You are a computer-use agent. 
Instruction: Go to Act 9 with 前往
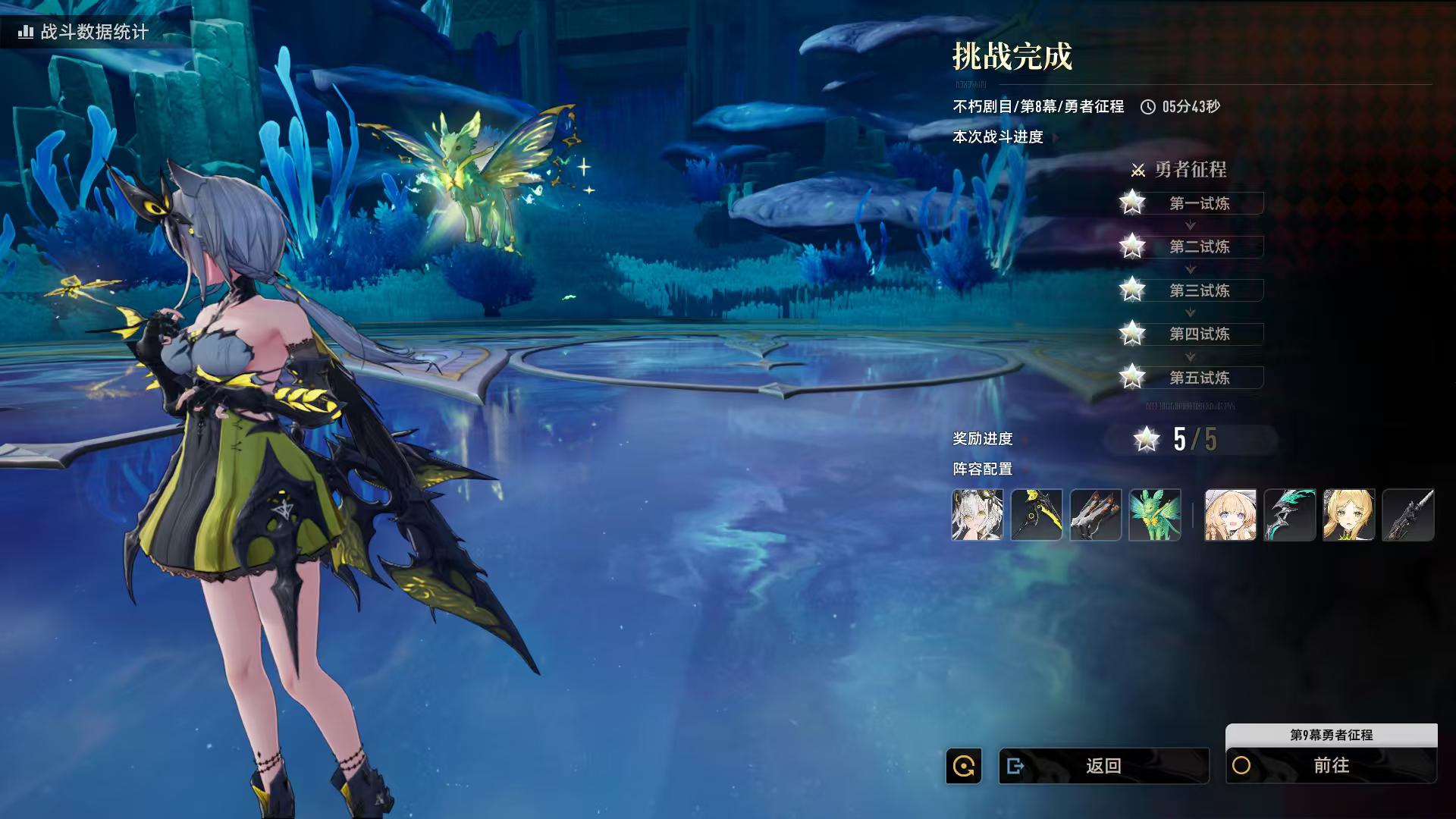(1331, 766)
